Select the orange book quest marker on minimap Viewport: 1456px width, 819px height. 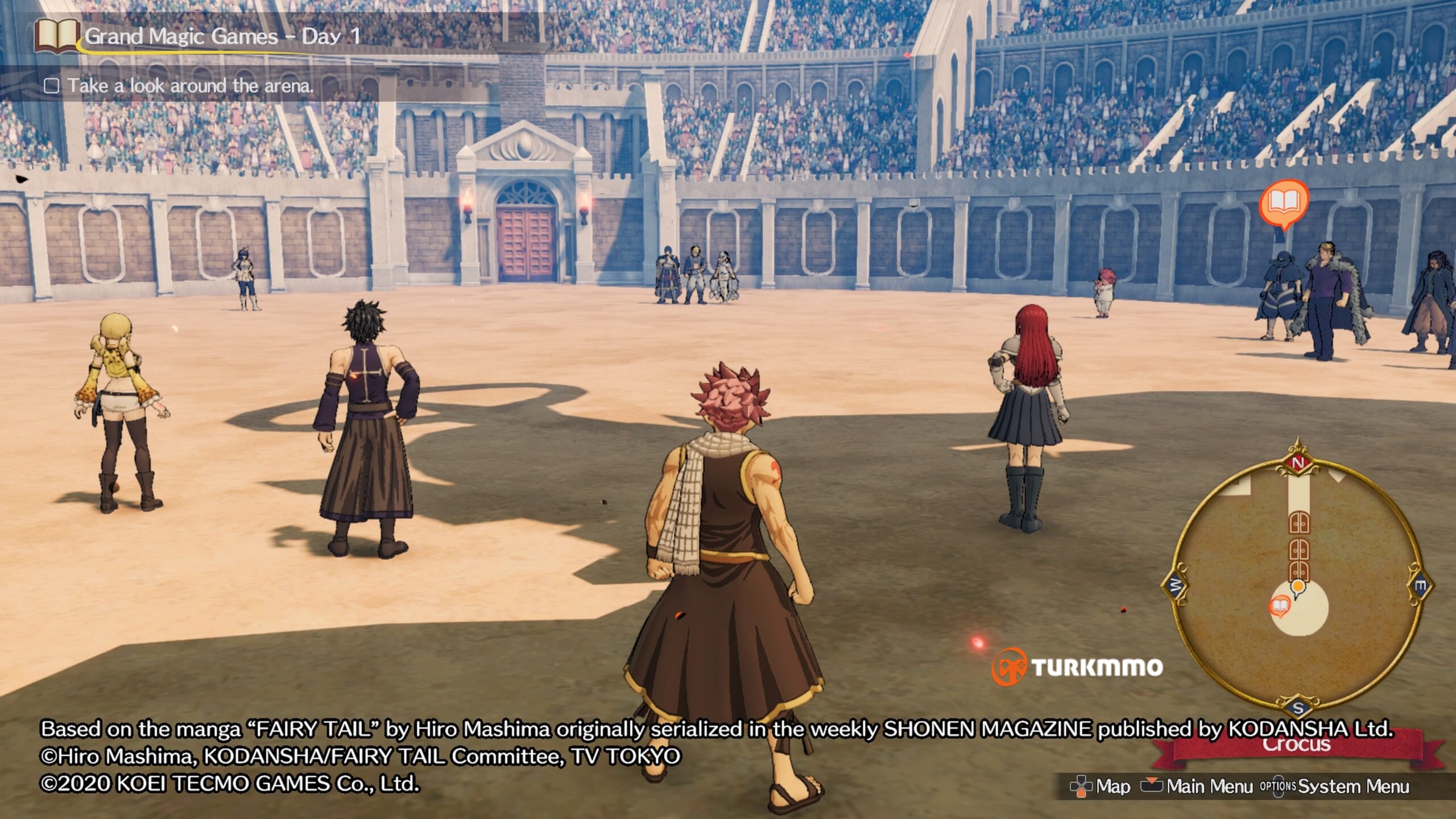click(1279, 606)
